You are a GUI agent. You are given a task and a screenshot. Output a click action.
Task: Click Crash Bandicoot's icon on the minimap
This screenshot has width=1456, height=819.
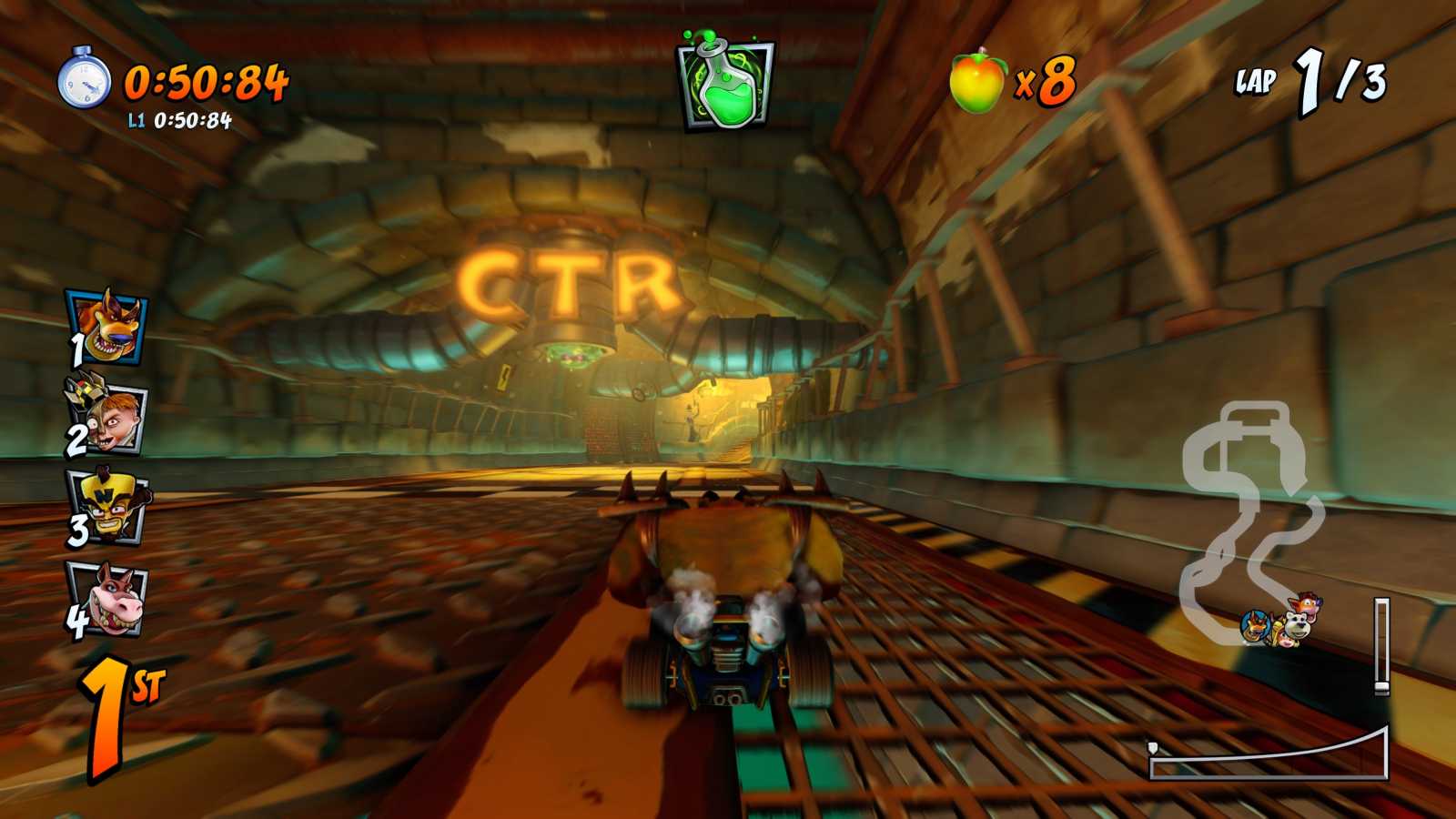tap(1308, 603)
